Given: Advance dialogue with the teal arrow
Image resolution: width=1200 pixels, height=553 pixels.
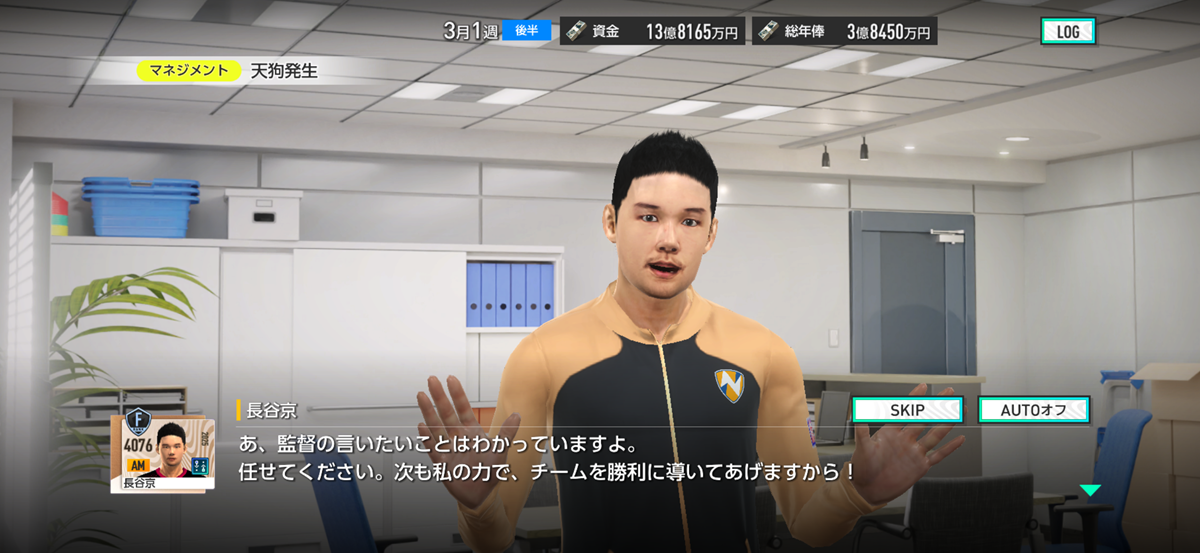Looking at the screenshot, I should coord(1089,490).
